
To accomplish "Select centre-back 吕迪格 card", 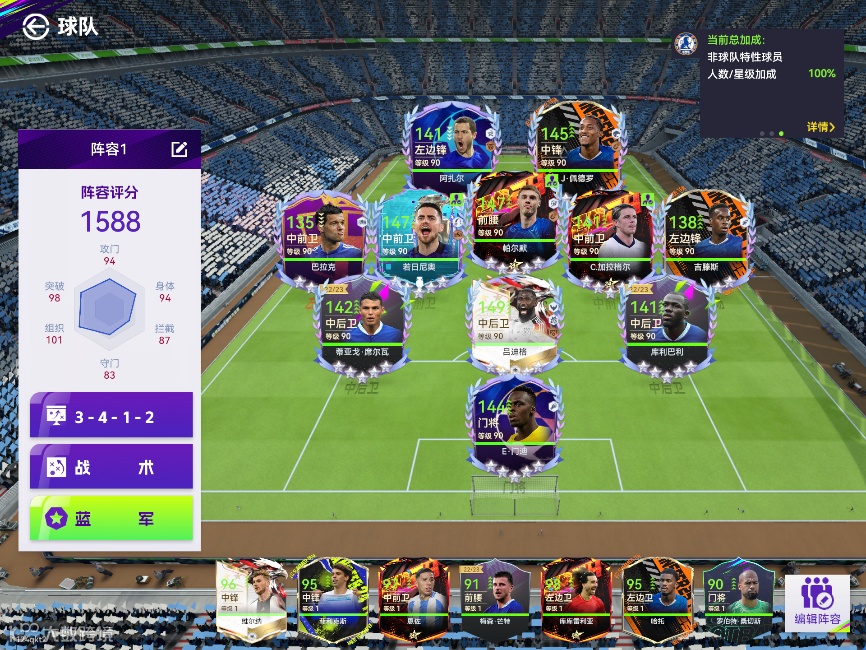I will pyautogui.click(x=514, y=322).
